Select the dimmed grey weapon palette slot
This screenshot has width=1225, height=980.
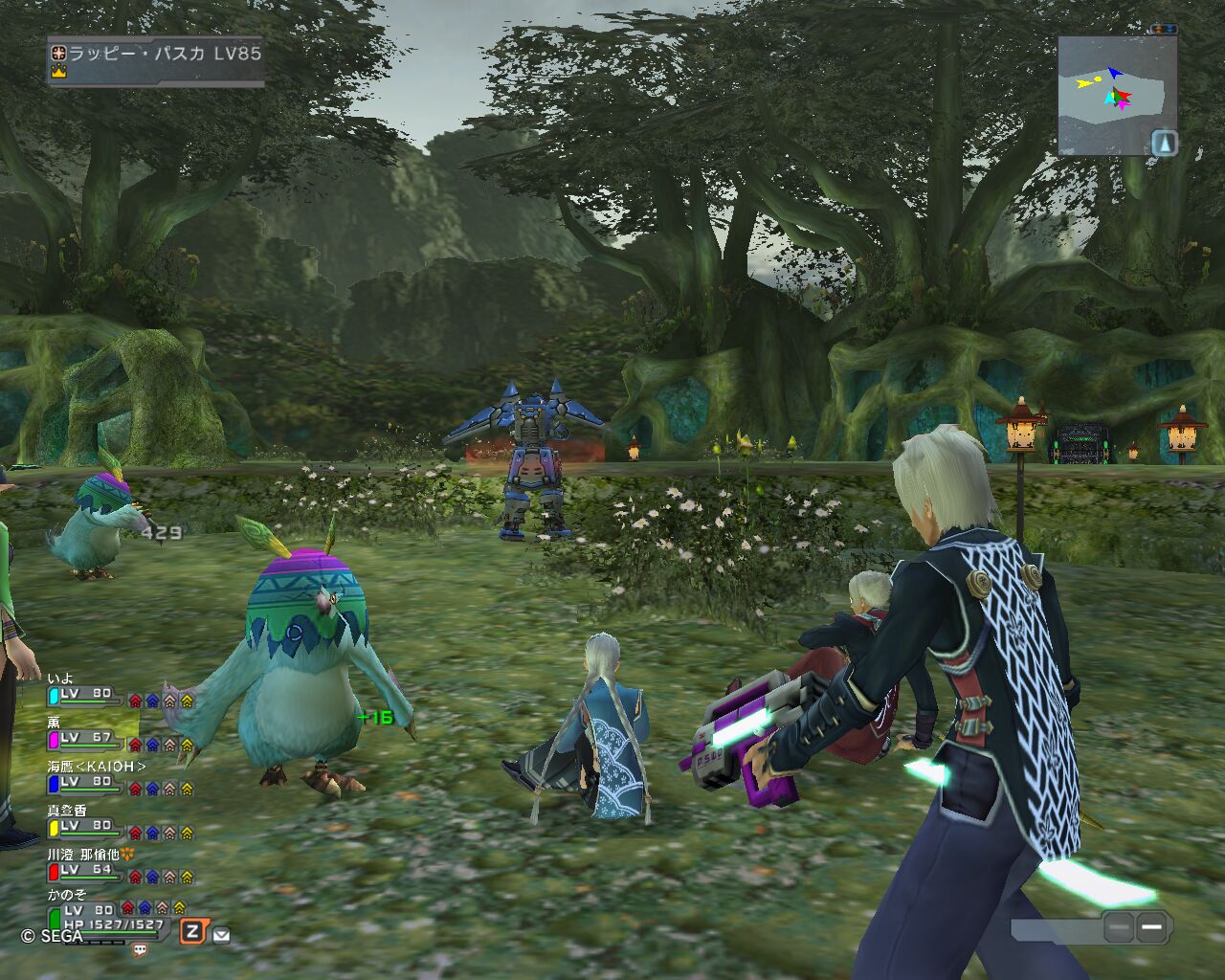point(1118,926)
